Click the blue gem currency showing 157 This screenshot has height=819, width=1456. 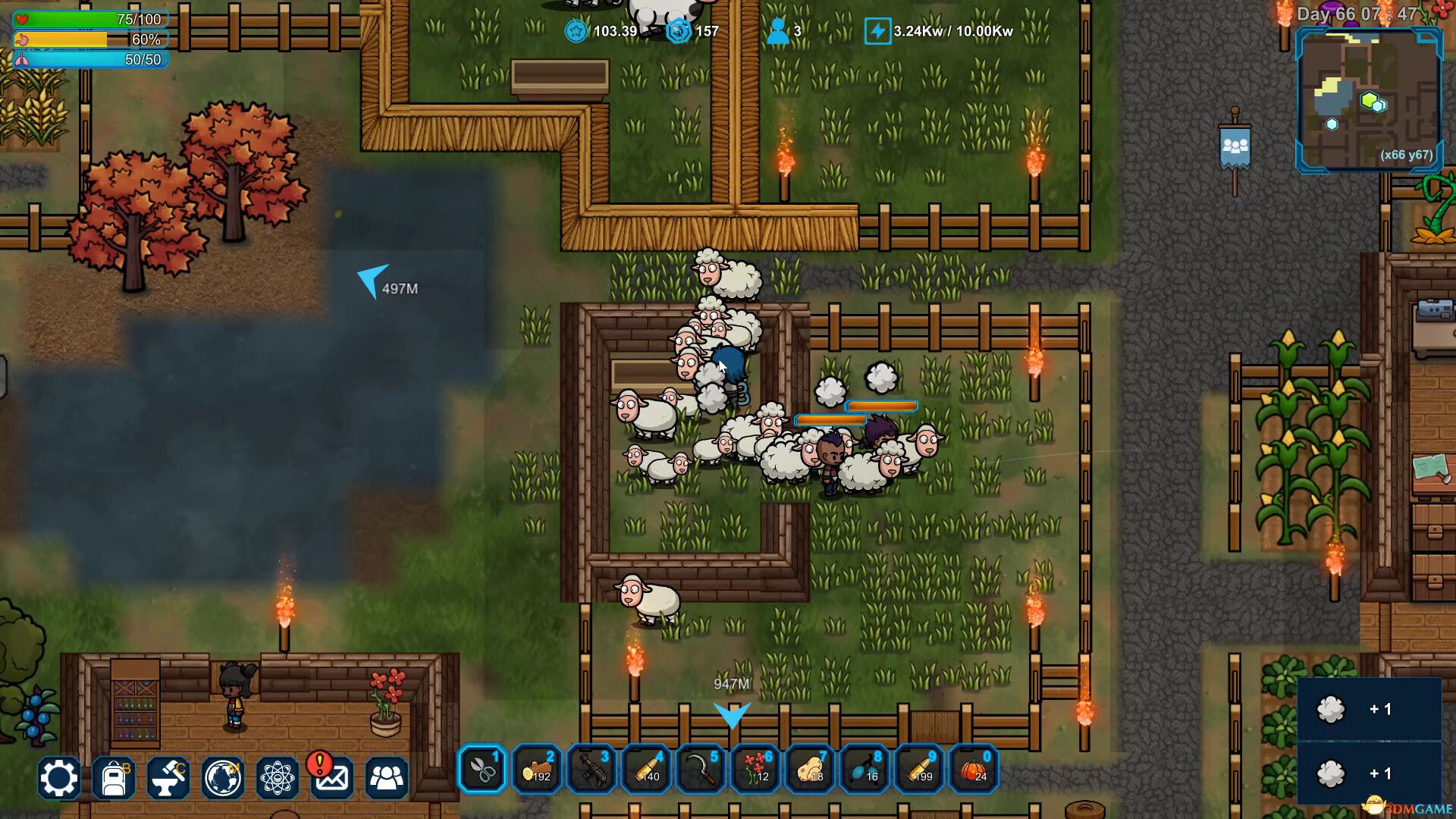pos(694,32)
